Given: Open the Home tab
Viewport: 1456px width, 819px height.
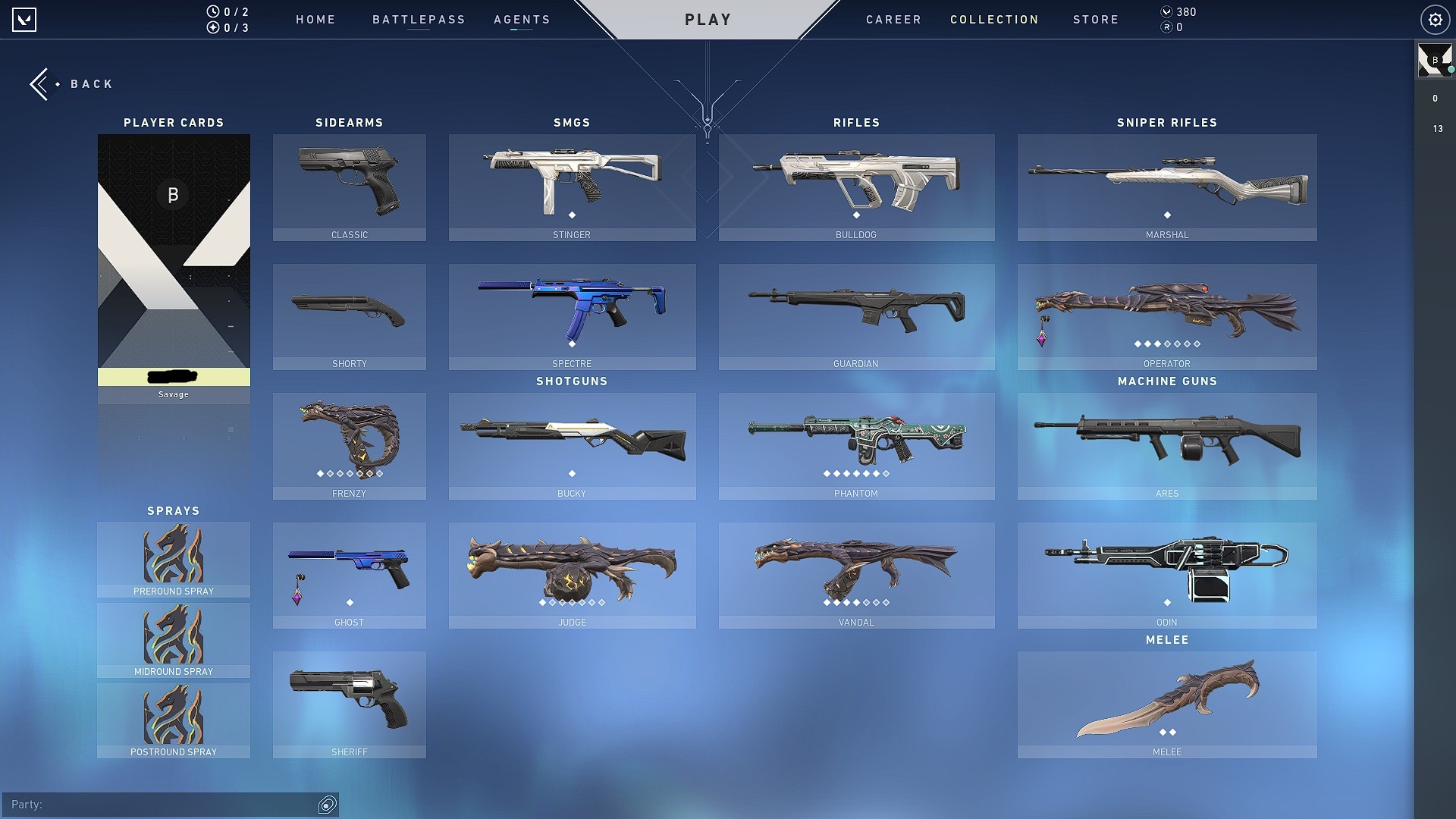Looking at the screenshot, I should click(x=315, y=20).
